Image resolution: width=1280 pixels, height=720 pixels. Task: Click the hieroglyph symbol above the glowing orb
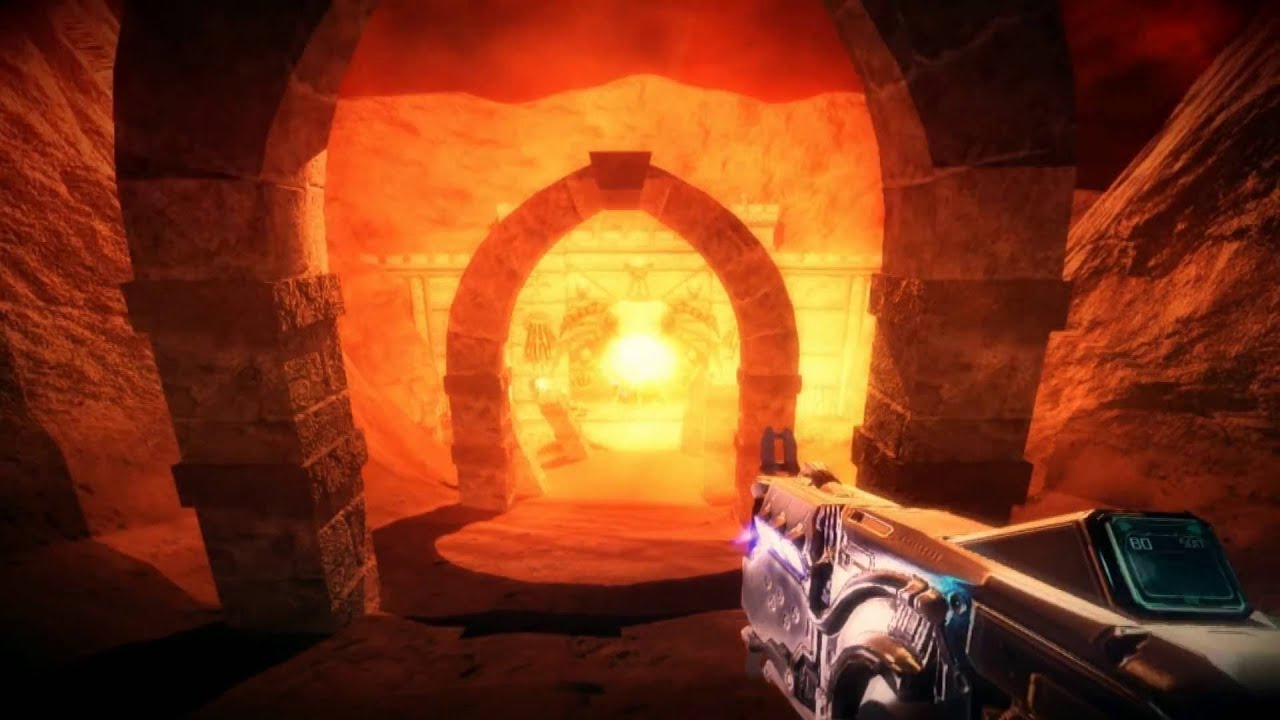[x=638, y=276]
